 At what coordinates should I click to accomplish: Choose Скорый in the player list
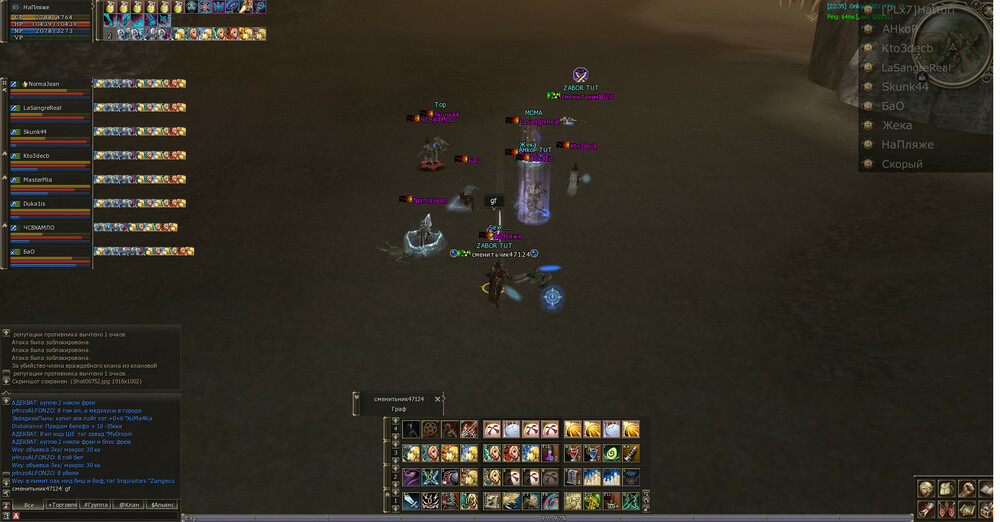point(901,164)
